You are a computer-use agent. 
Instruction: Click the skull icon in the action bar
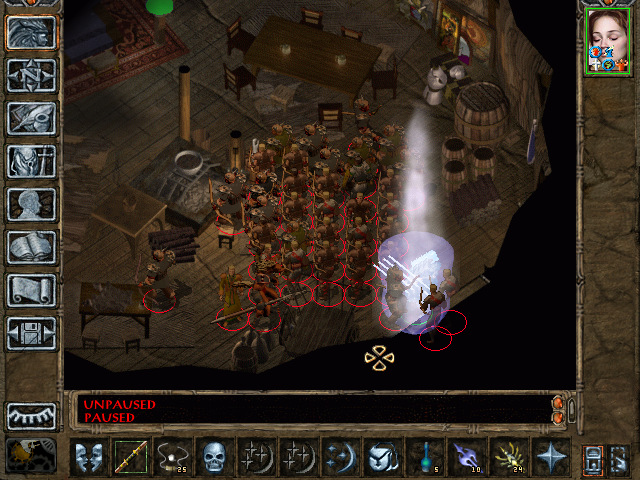[214, 459]
